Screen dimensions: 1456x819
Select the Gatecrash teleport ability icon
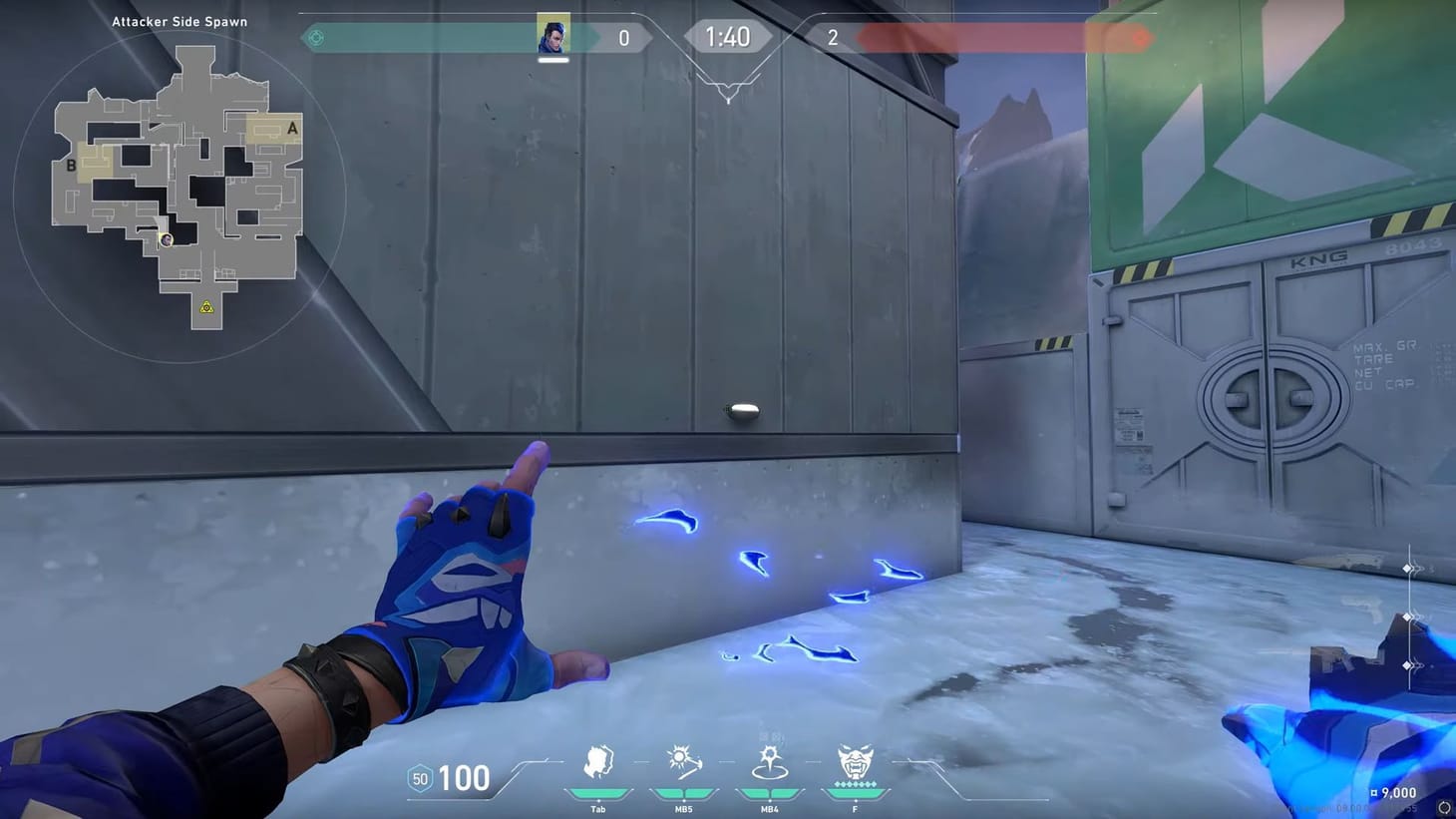pos(769,763)
